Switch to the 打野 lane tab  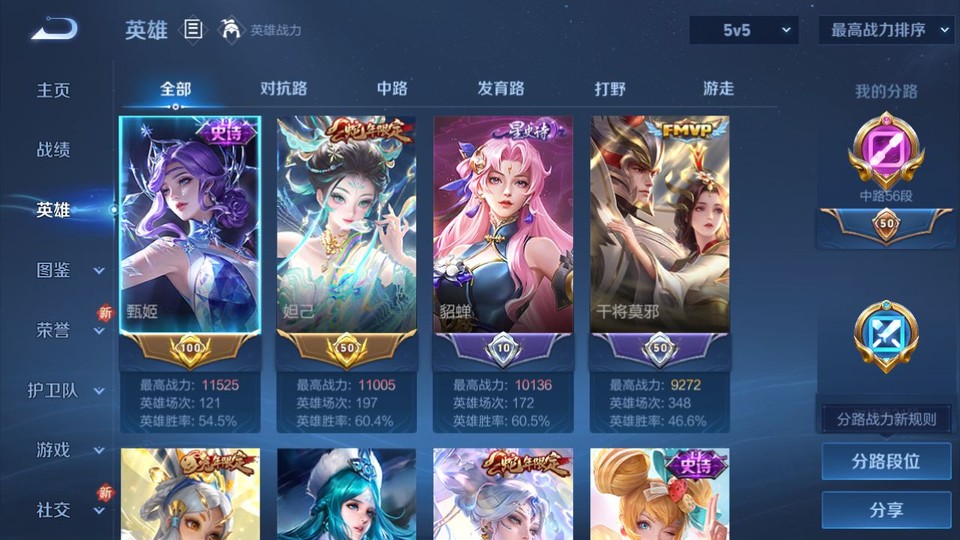[610, 88]
